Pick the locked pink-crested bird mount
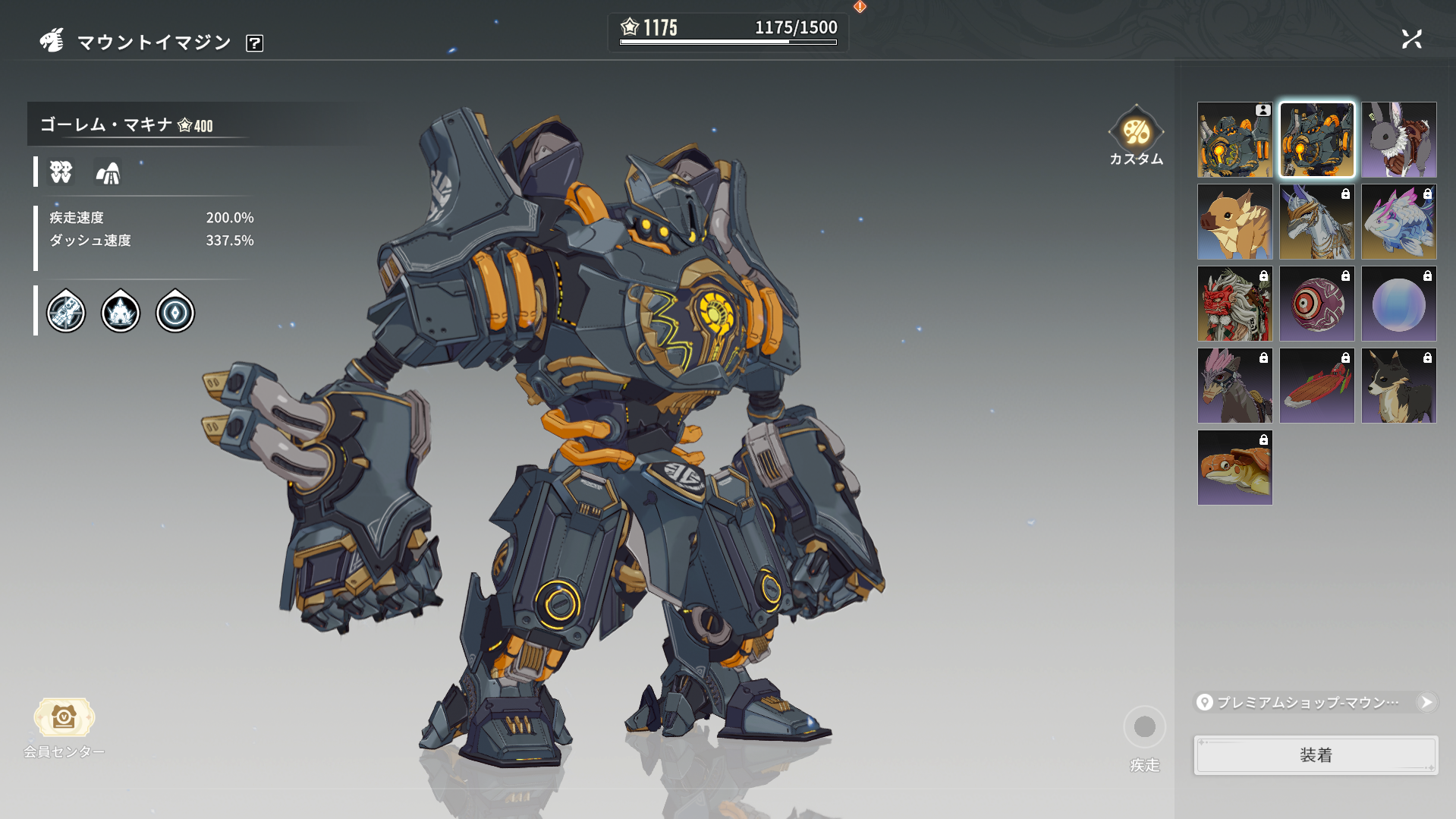Screen dimensions: 1456x819 click(x=1234, y=386)
